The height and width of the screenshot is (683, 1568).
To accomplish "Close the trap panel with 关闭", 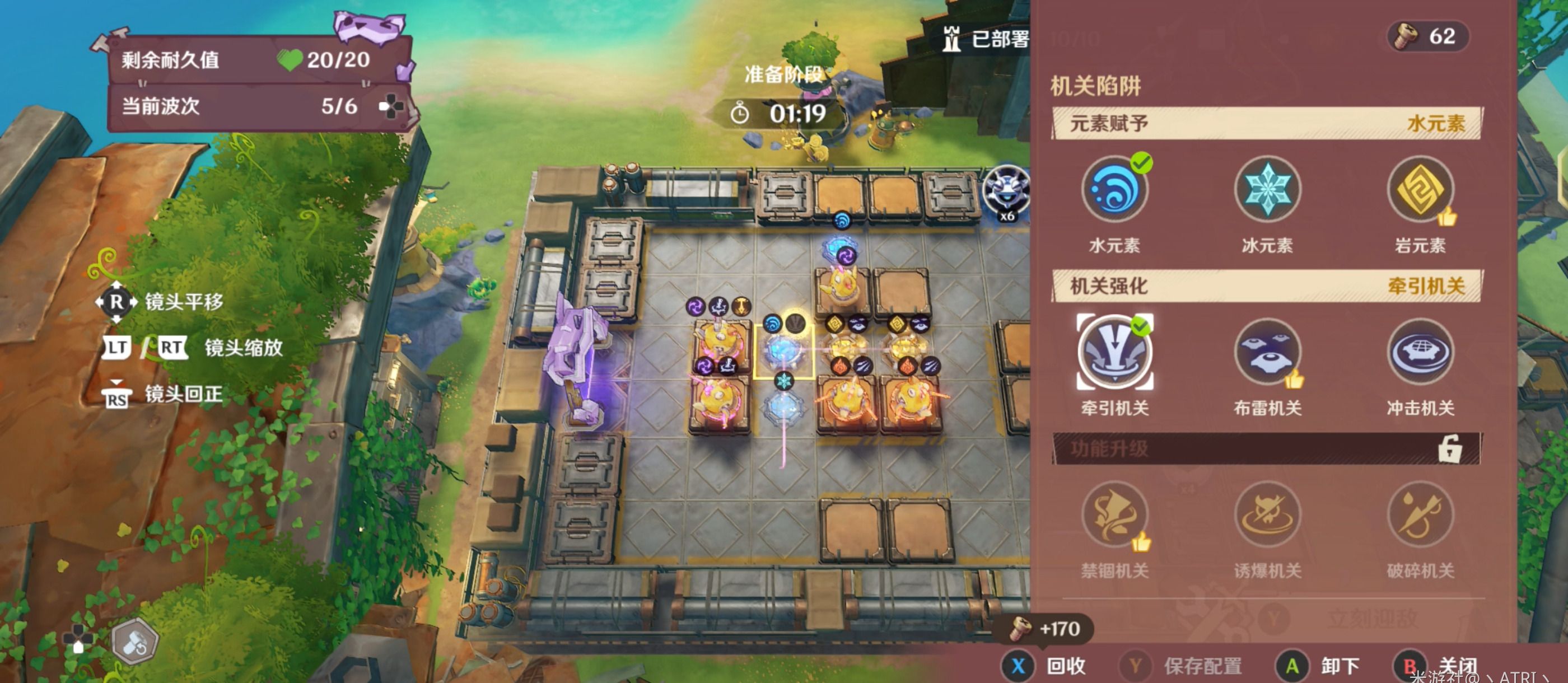I will click(1436, 665).
